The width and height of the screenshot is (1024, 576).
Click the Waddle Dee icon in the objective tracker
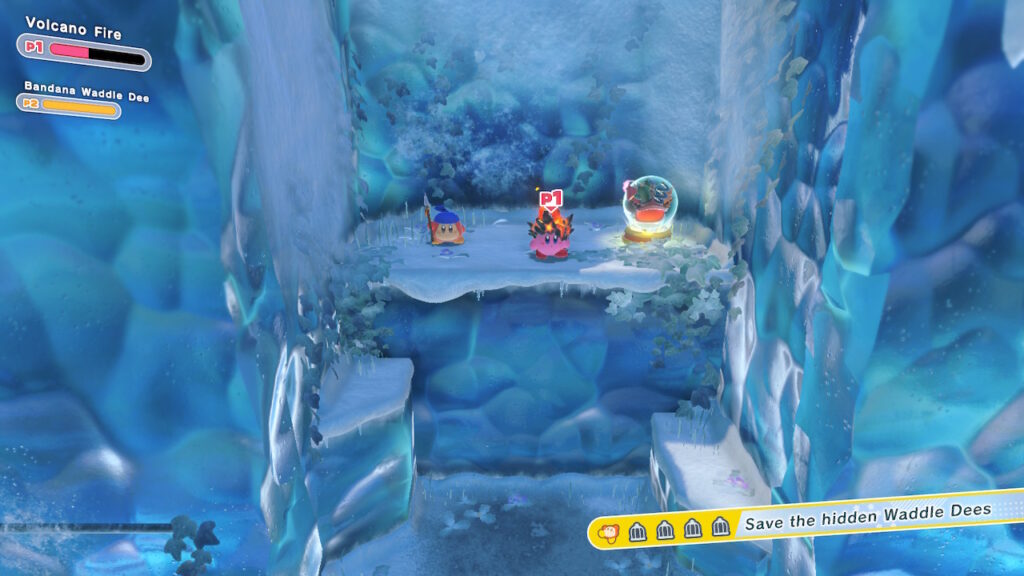607,530
